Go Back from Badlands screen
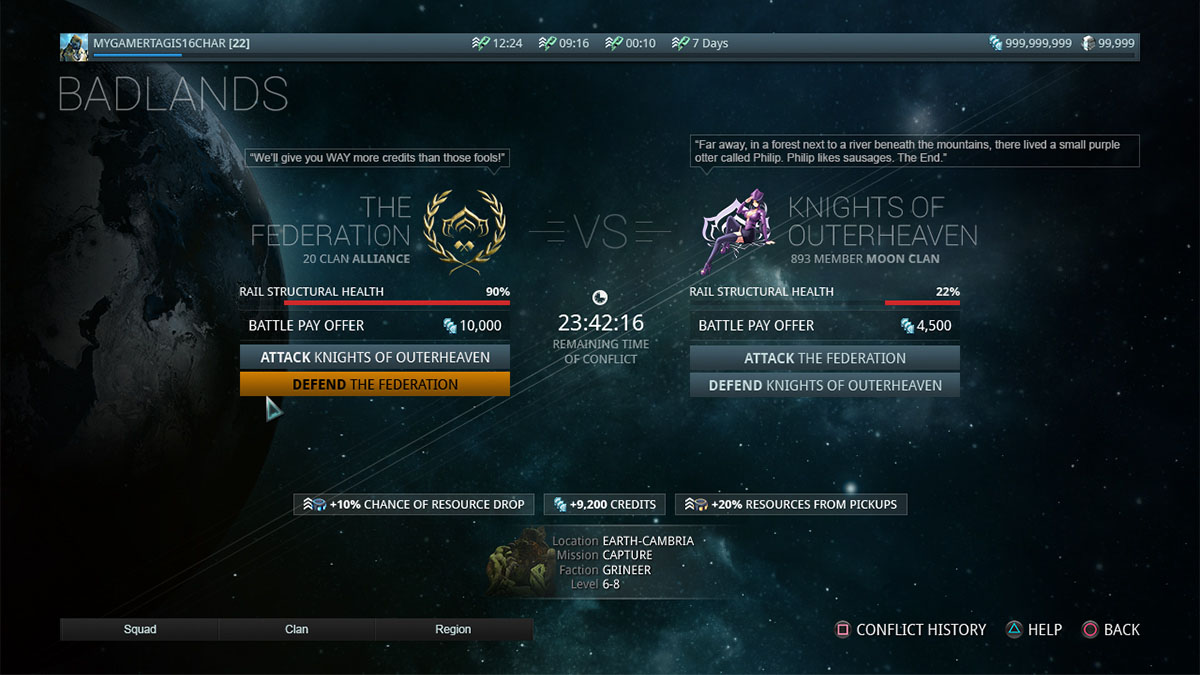 pyautogui.click(x=1111, y=629)
